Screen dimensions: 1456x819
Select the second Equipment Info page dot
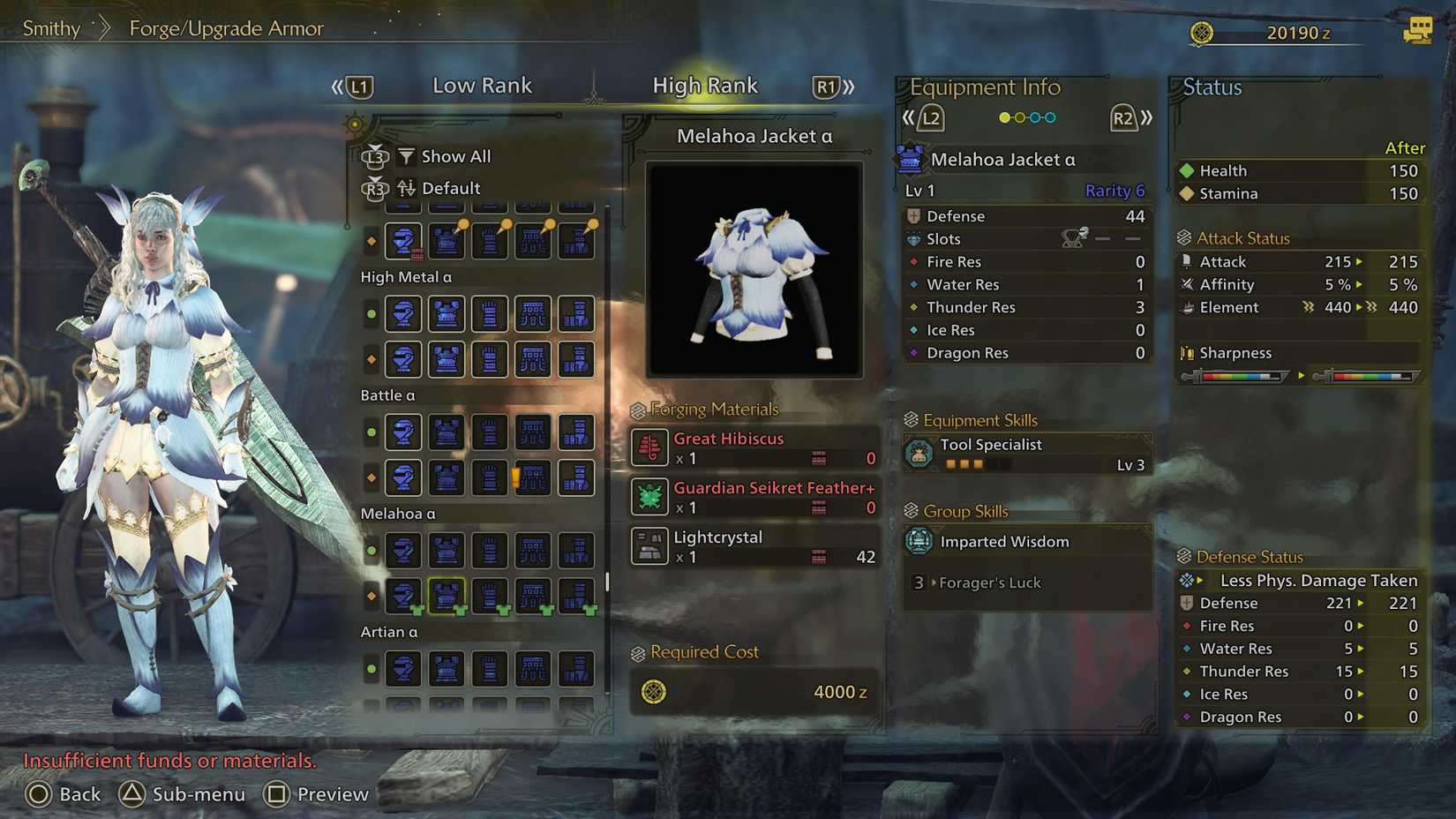tap(1021, 116)
